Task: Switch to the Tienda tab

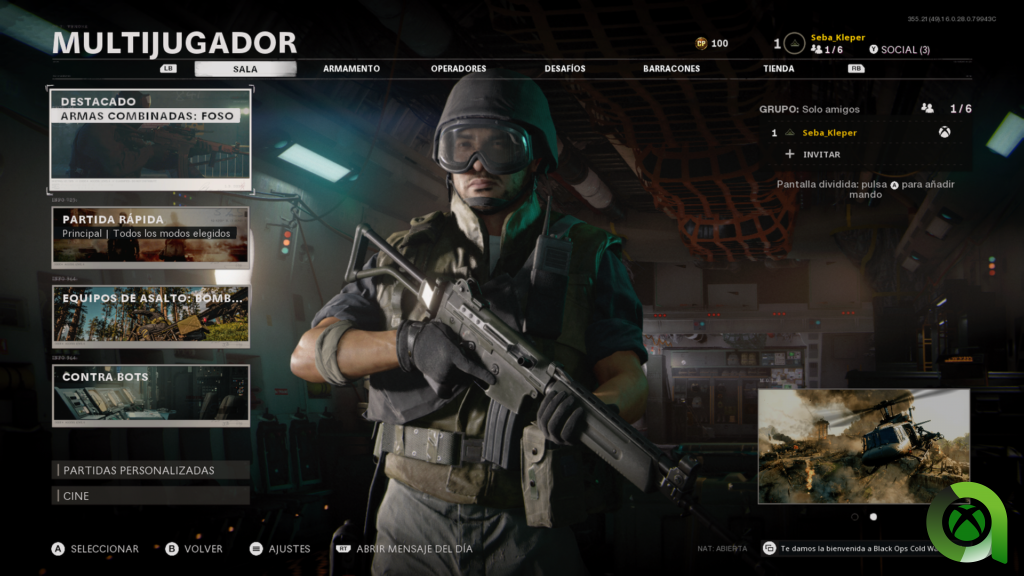Action: coord(778,69)
